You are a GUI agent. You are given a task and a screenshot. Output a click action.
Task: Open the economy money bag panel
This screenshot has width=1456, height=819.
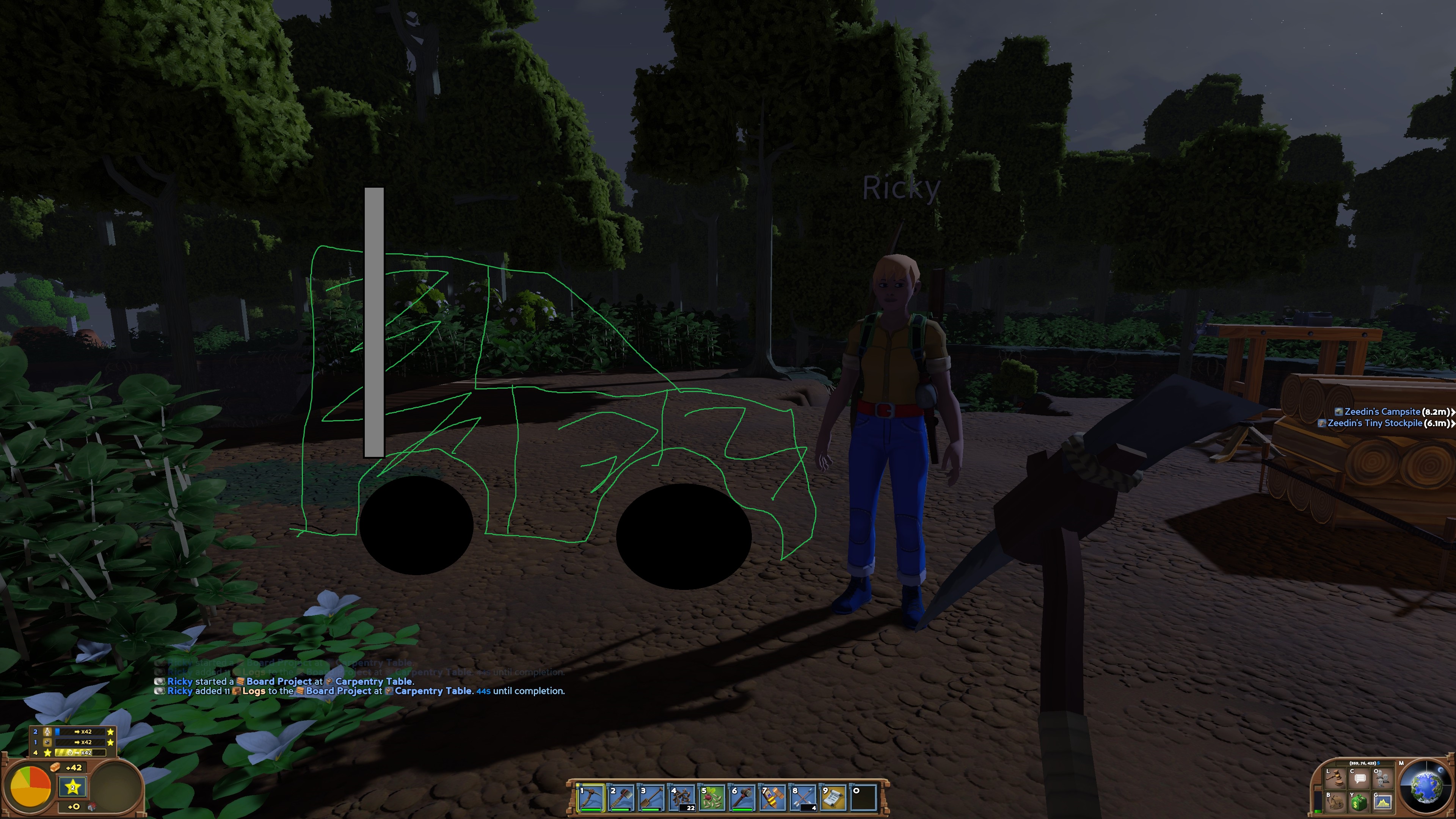(1359, 802)
